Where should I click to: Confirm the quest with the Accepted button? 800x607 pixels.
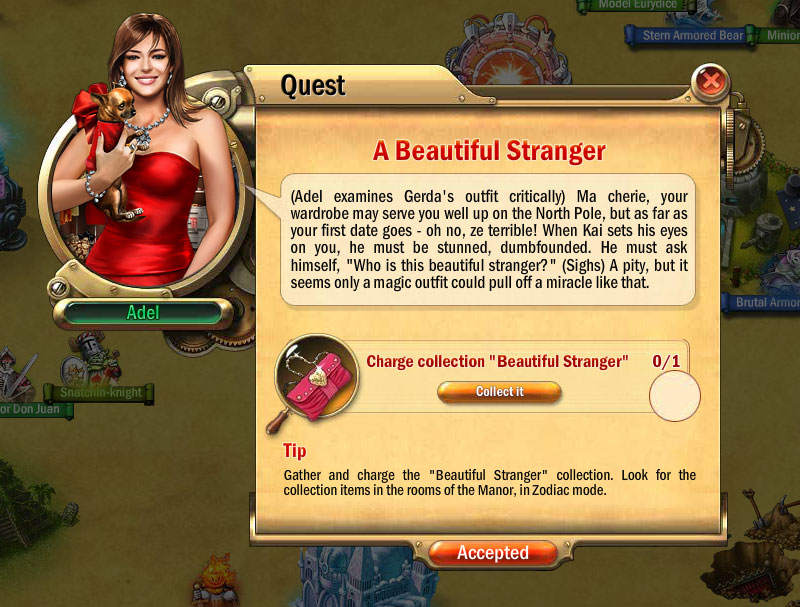click(x=493, y=553)
